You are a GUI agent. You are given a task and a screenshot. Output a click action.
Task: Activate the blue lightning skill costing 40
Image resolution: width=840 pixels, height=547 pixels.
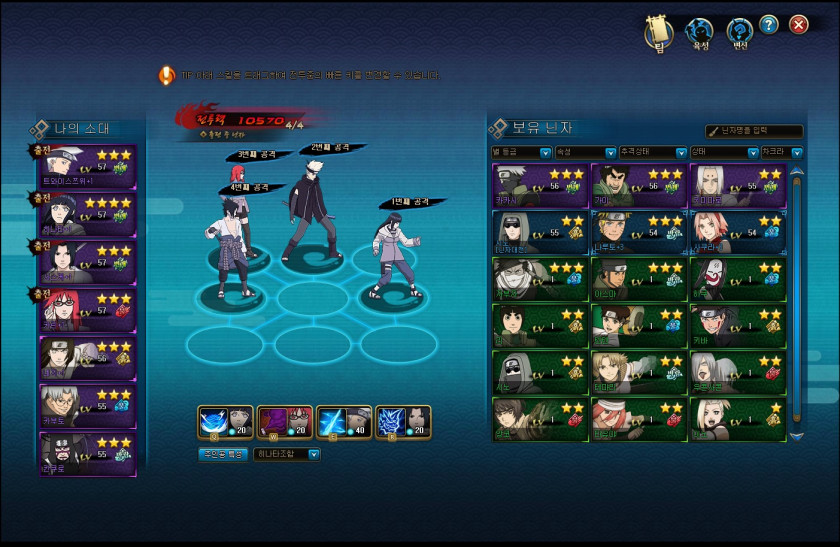click(344, 423)
